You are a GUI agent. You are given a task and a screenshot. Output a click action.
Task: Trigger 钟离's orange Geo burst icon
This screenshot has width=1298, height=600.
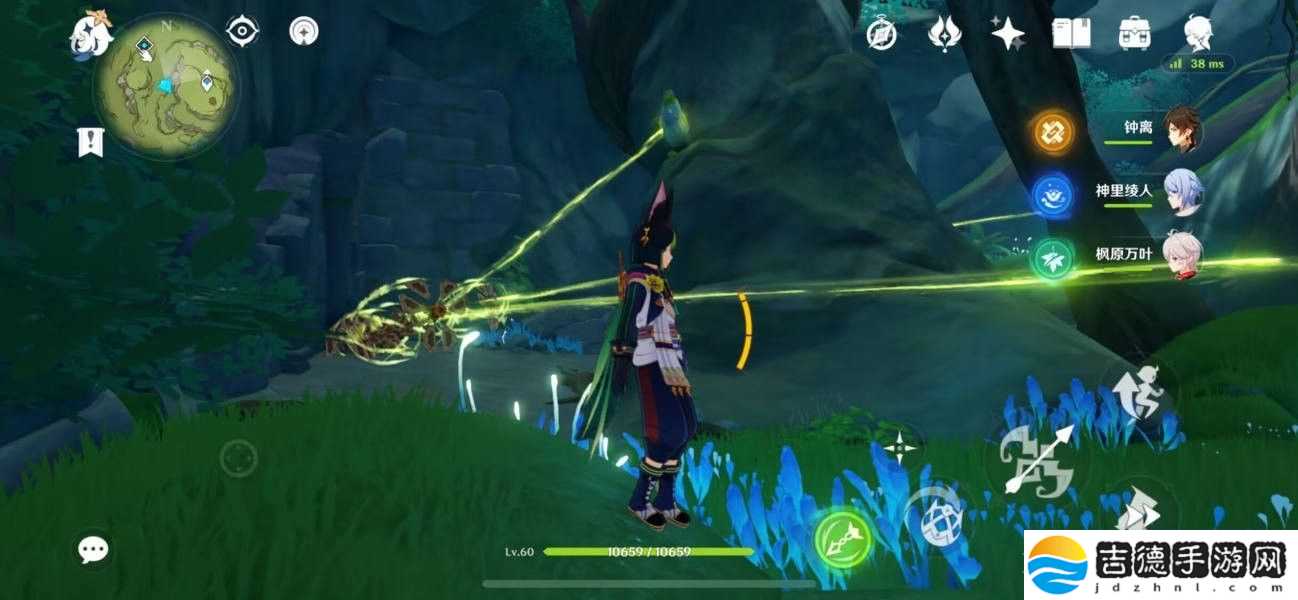(x=1053, y=131)
